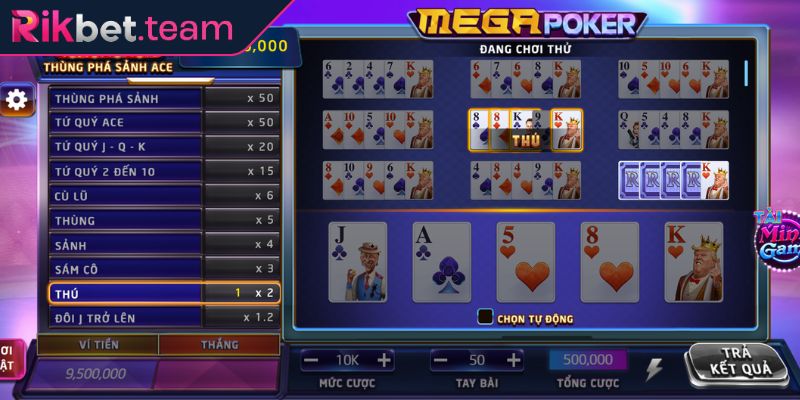Raise the Tay Bài hand count
Screen dimensions: 800x400
pos(513,360)
